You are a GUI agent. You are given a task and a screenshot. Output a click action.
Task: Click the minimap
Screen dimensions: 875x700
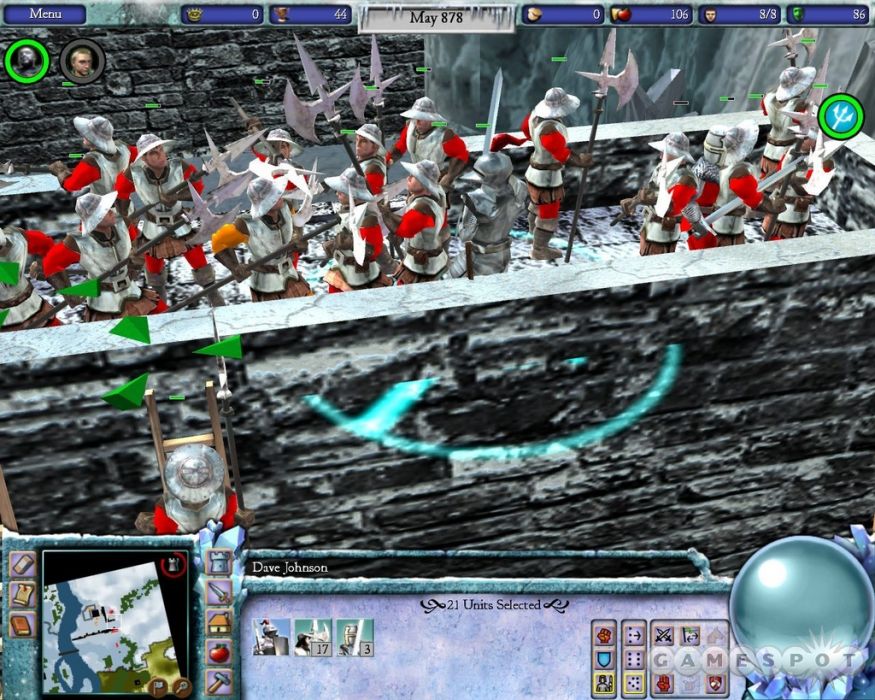[x=102, y=620]
